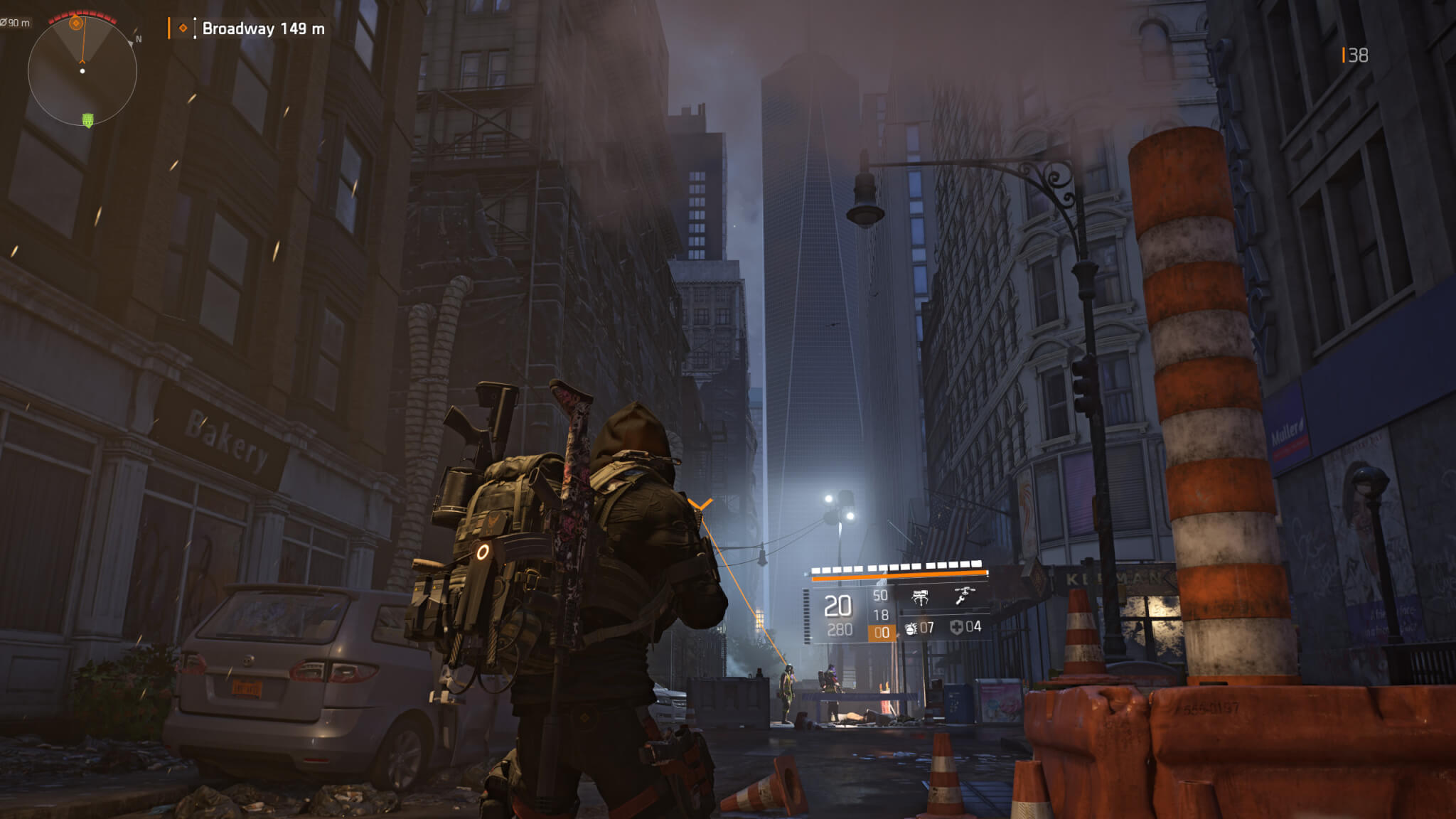
Task: Click the orange objective marker on minimap
Action: click(76, 23)
